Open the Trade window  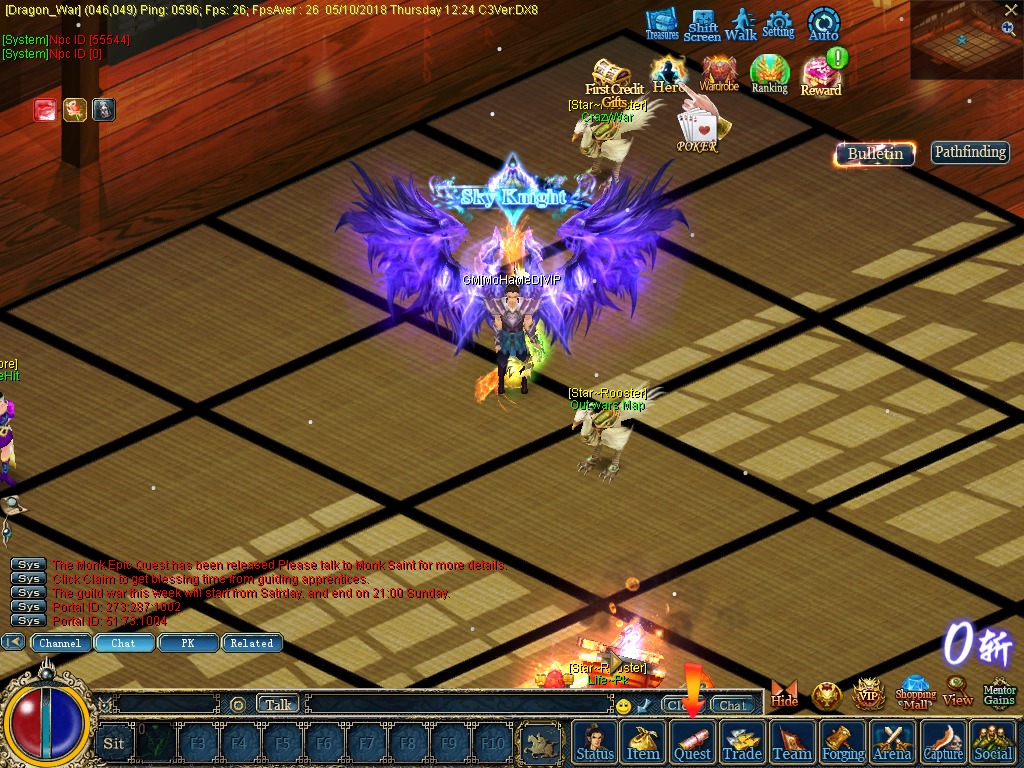click(x=742, y=742)
